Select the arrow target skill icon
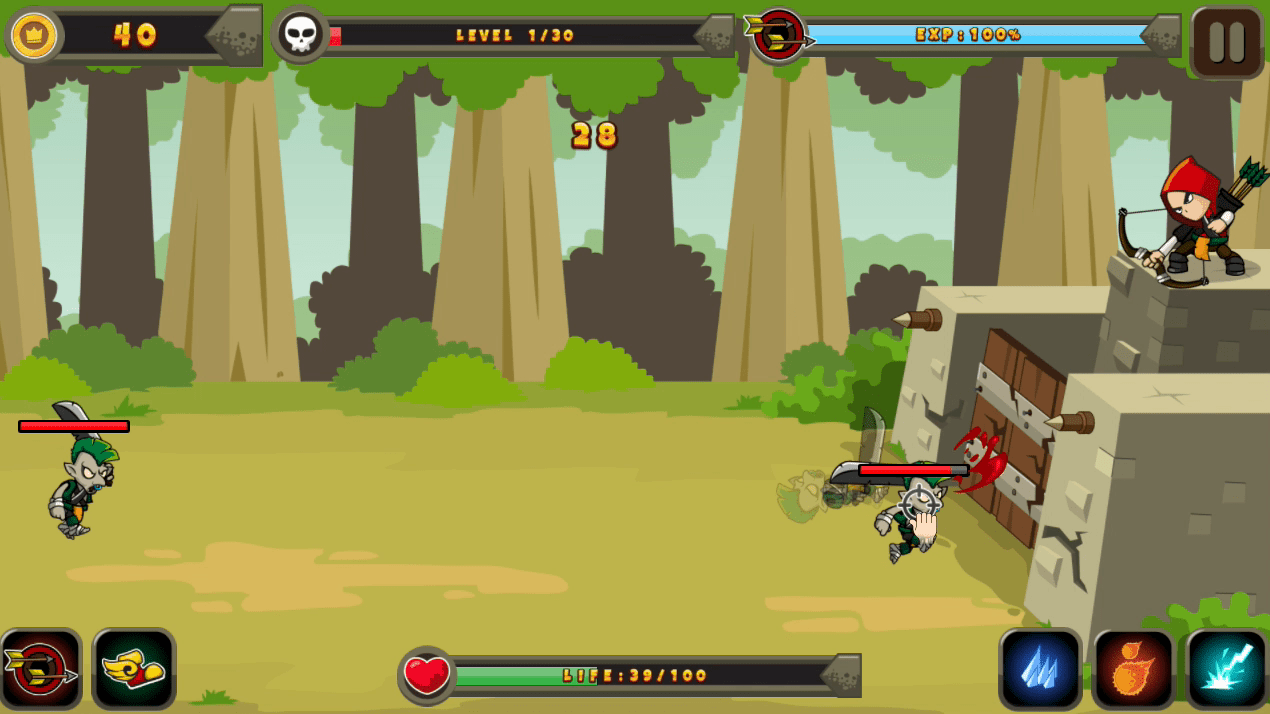This screenshot has height=714, width=1270. [x=41, y=669]
